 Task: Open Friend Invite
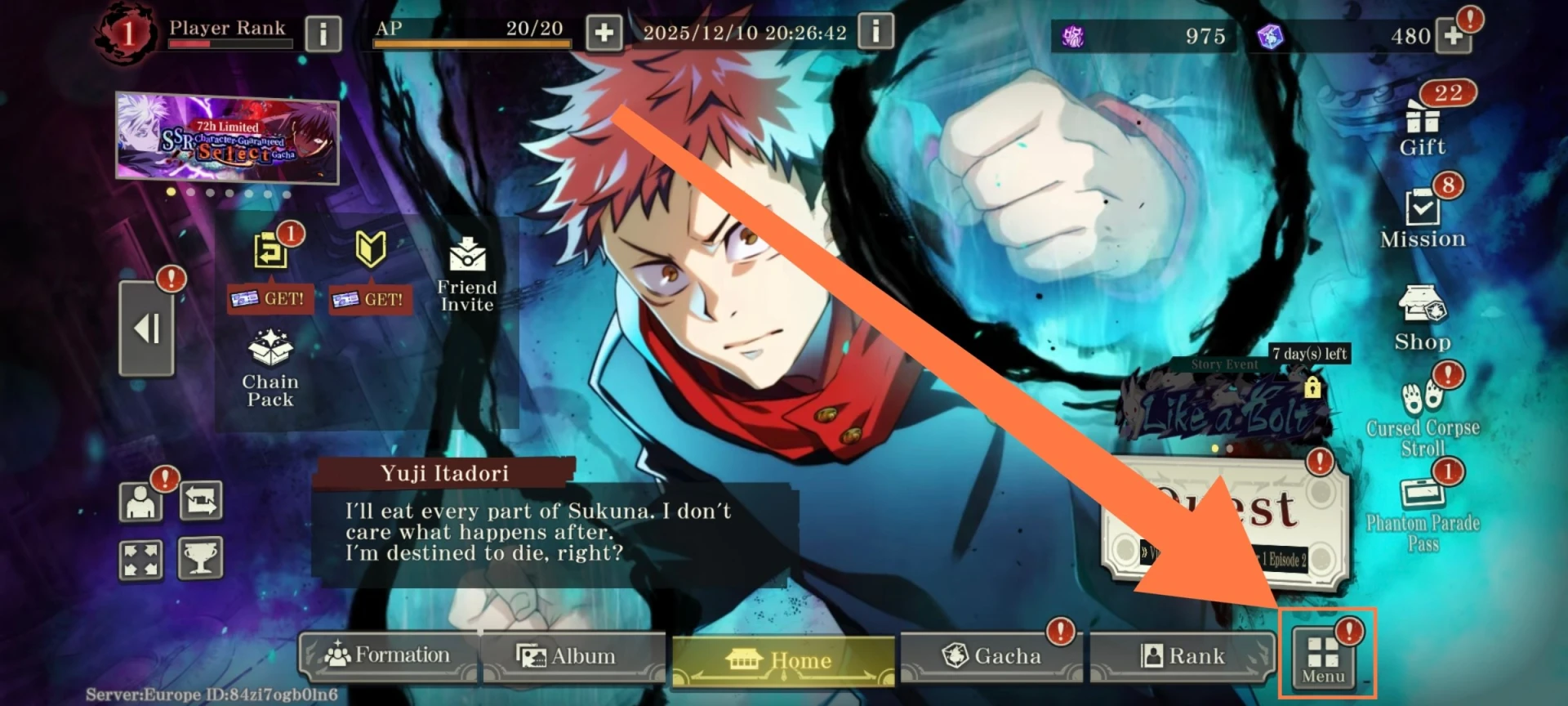(467, 274)
